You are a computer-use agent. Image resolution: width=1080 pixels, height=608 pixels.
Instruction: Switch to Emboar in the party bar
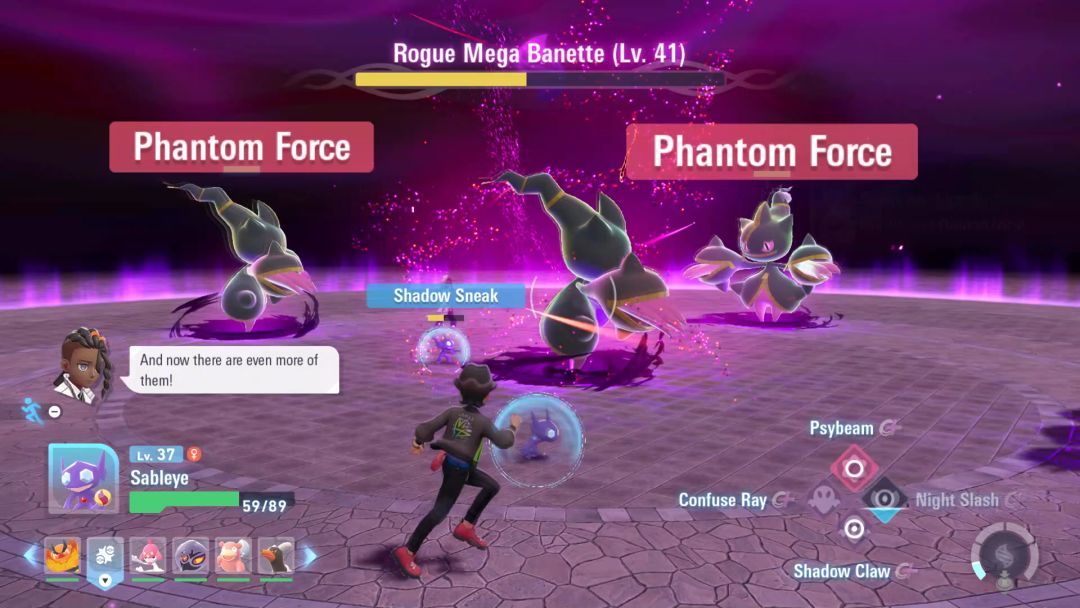click(62, 555)
